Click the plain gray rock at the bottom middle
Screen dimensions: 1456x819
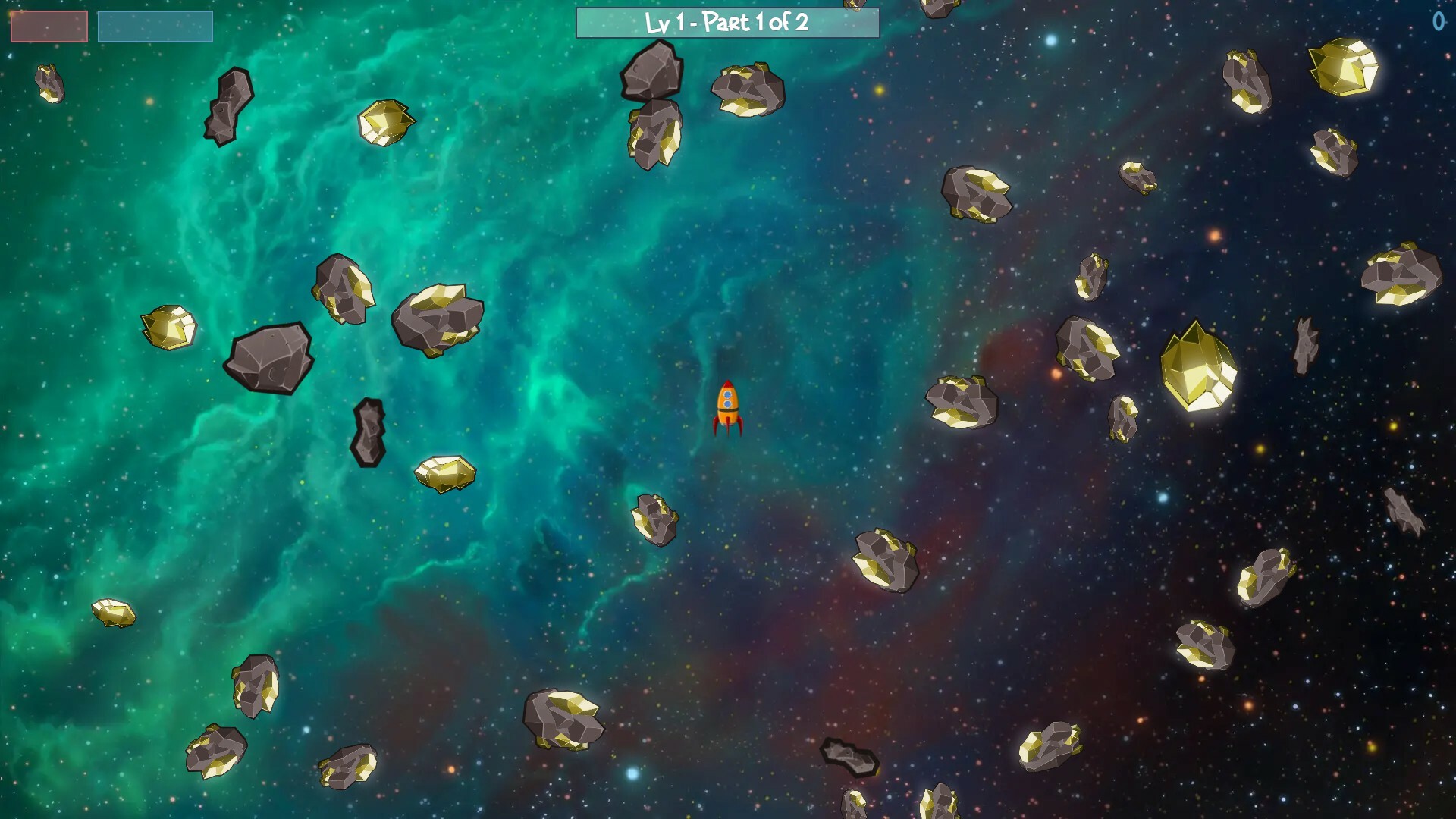click(x=849, y=757)
